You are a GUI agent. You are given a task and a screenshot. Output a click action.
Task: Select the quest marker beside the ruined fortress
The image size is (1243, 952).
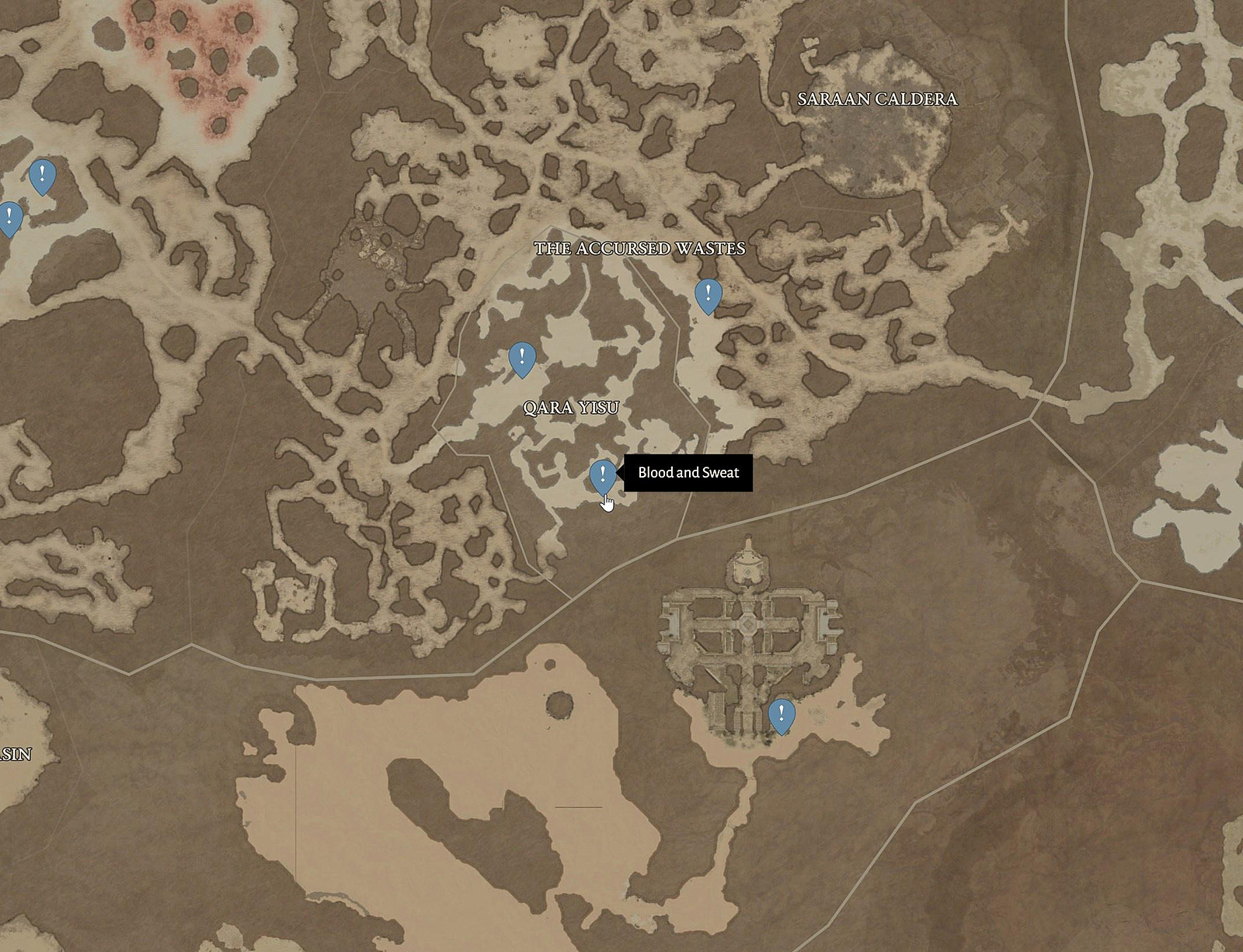[x=781, y=714]
